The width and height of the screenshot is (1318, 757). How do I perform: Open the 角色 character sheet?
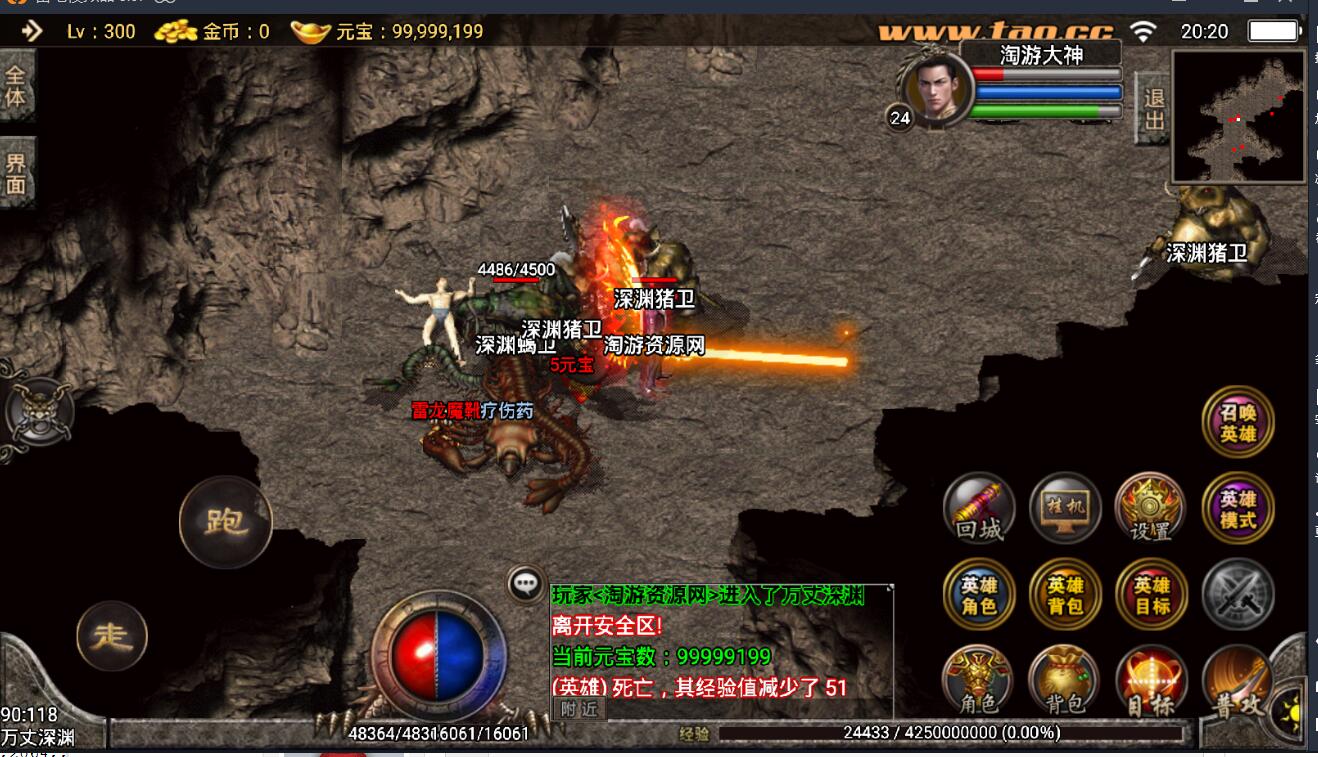[979, 681]
